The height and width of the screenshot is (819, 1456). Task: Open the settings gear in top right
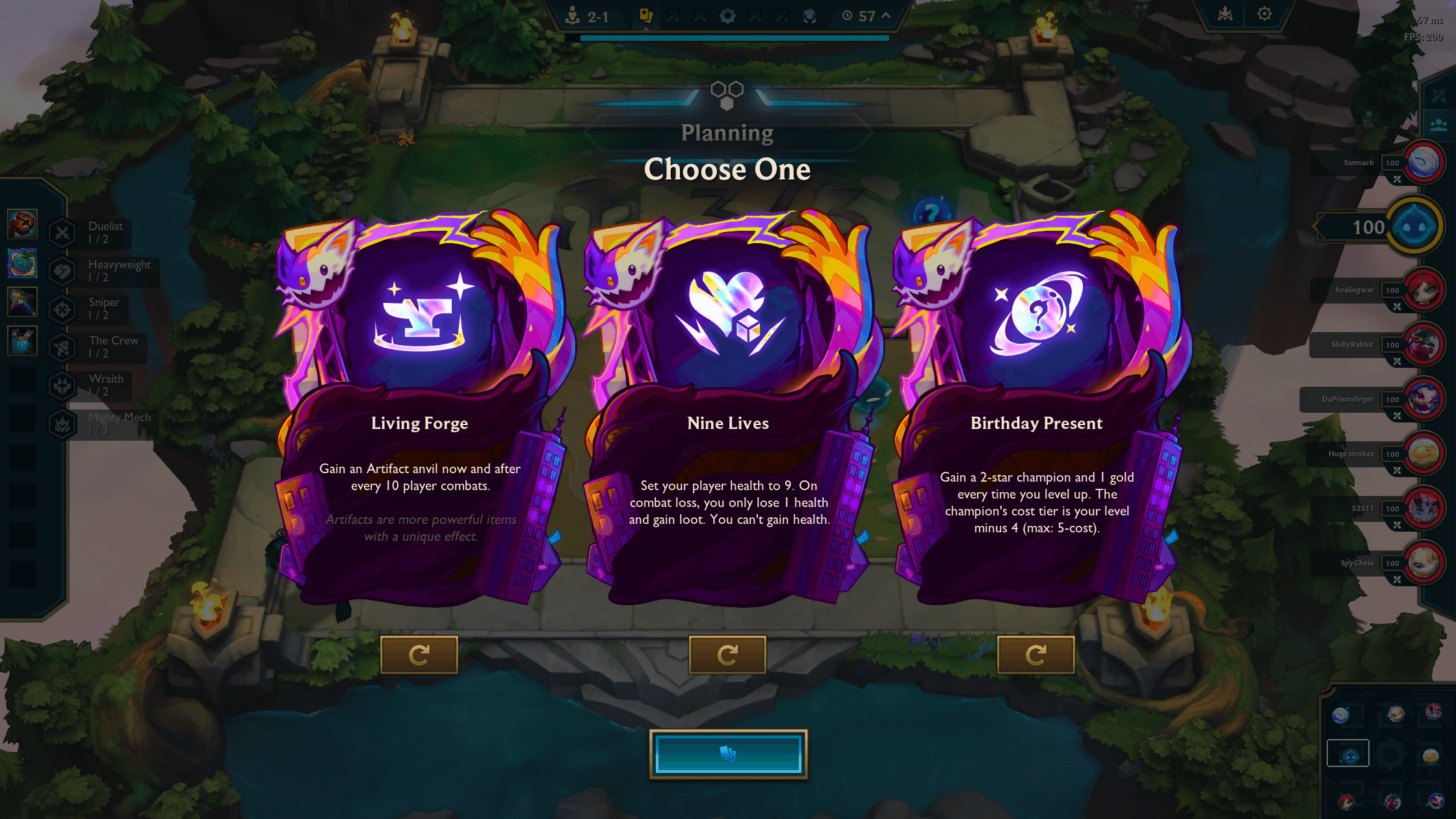click(x=1264, y=13)
